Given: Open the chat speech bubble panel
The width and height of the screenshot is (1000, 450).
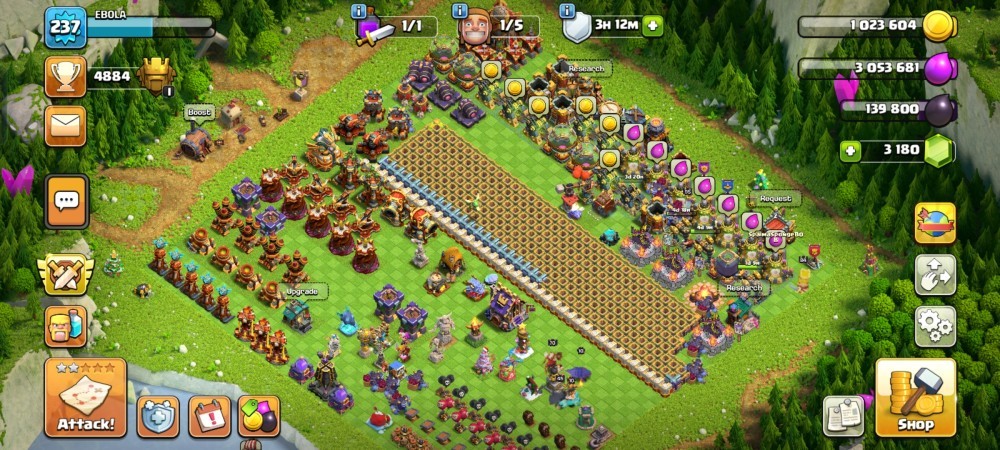Looking at the screenshot, I should click(66, 201).
